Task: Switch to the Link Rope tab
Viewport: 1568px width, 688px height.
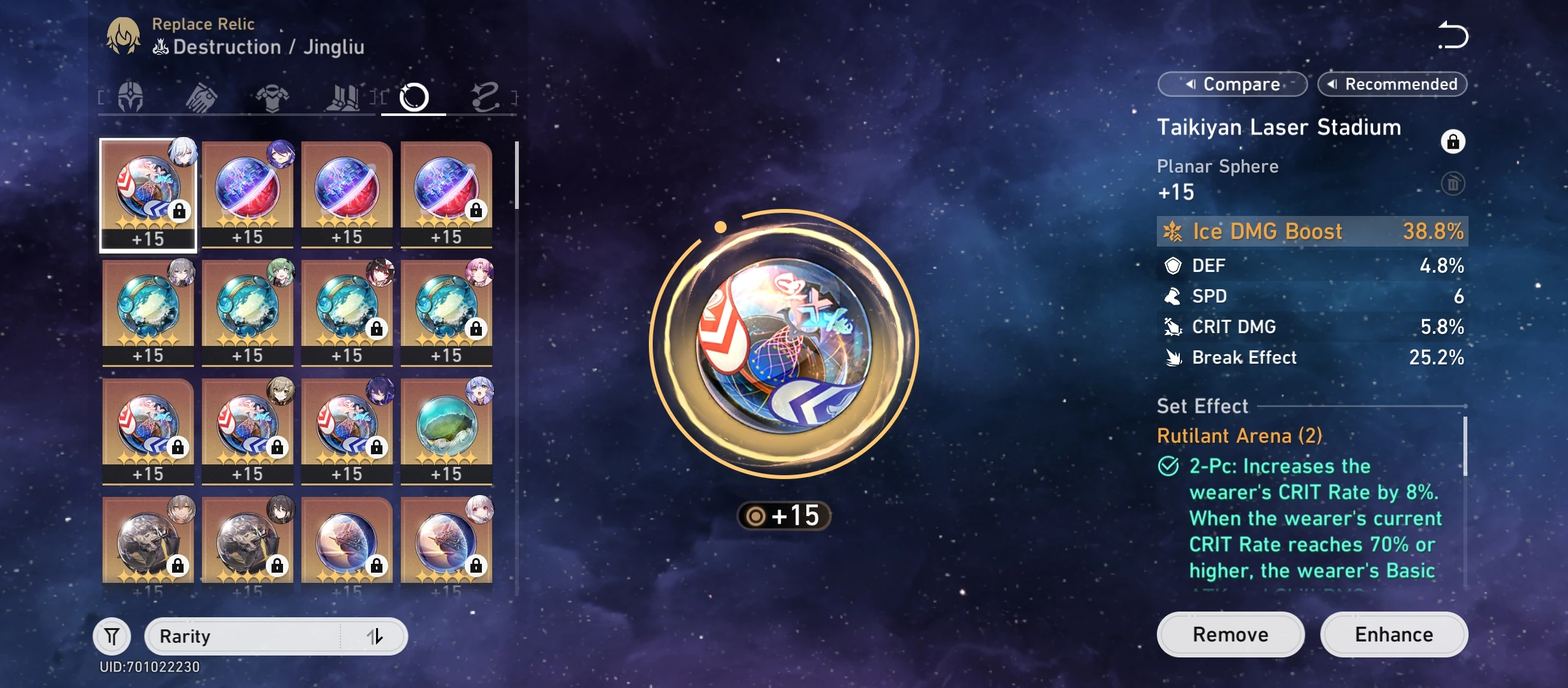Action: click(484, 96)
